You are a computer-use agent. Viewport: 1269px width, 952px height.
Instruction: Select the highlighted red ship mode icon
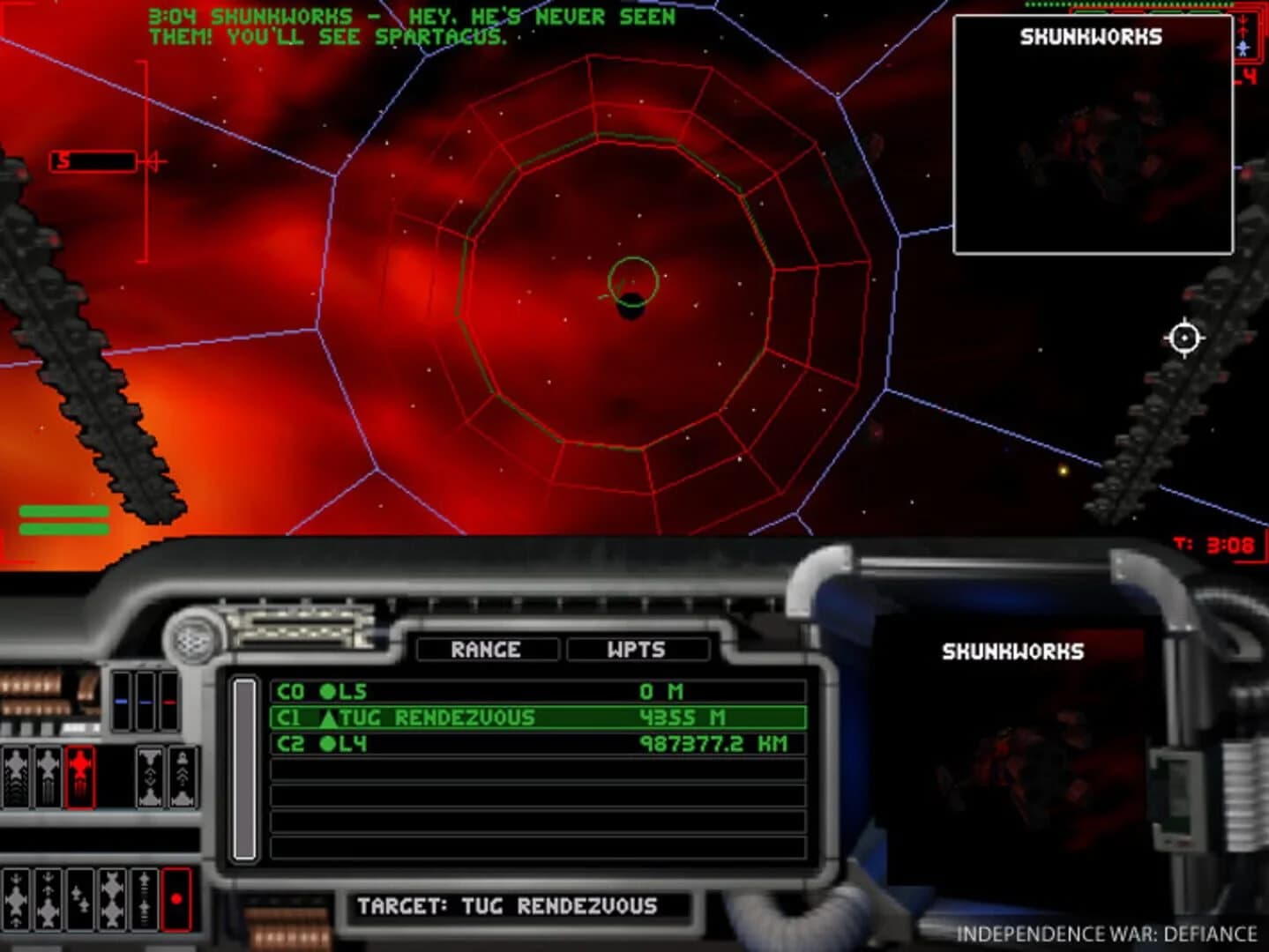point(80,777)
